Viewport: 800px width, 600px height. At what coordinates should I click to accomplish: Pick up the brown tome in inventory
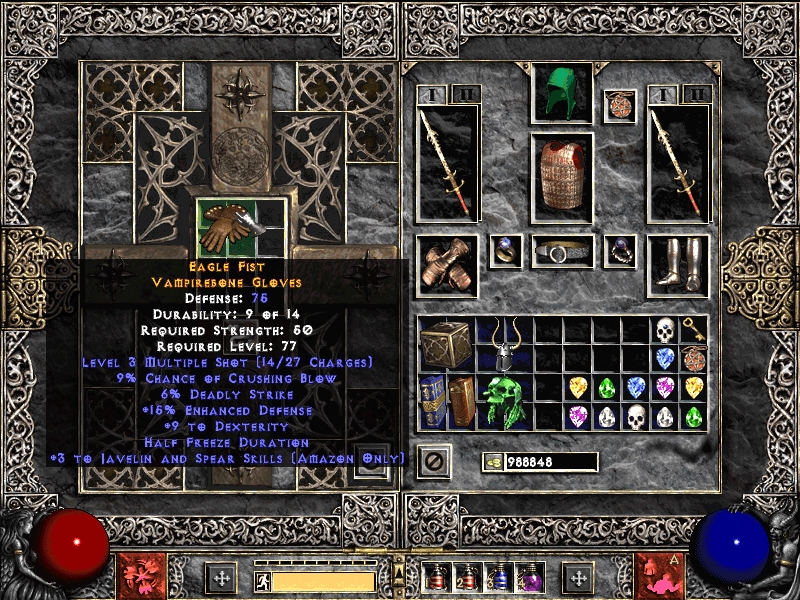(461, 402)
